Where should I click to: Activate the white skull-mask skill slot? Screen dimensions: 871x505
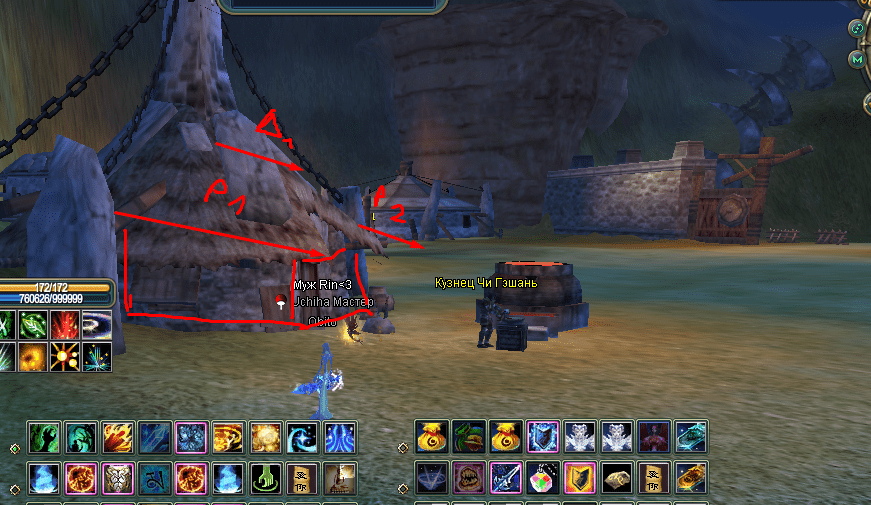pos(118,478)
